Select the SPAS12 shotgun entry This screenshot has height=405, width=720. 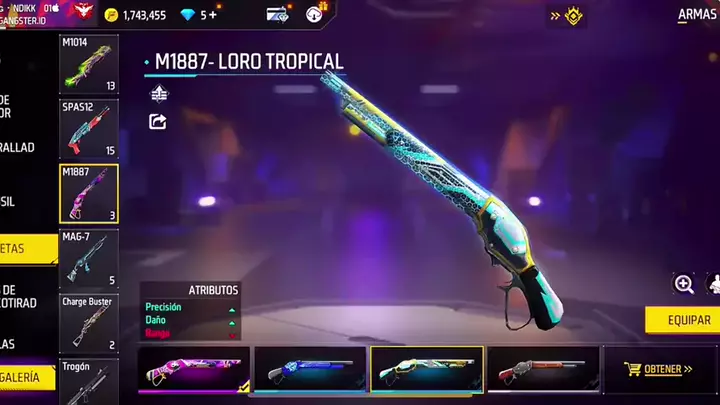(x=88, y=128)
